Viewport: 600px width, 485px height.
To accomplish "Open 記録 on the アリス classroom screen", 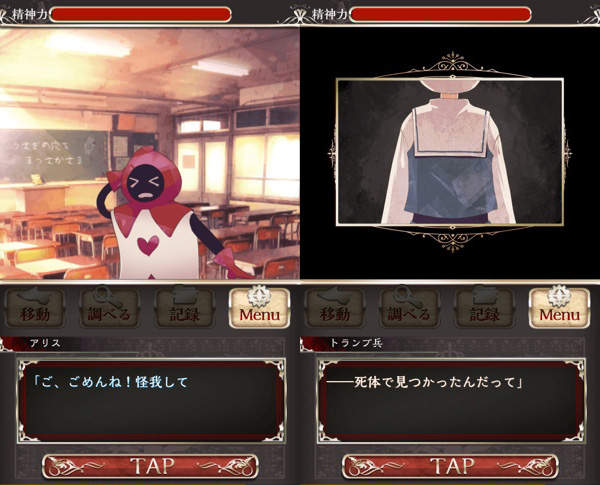I will (x=184, y=309).
